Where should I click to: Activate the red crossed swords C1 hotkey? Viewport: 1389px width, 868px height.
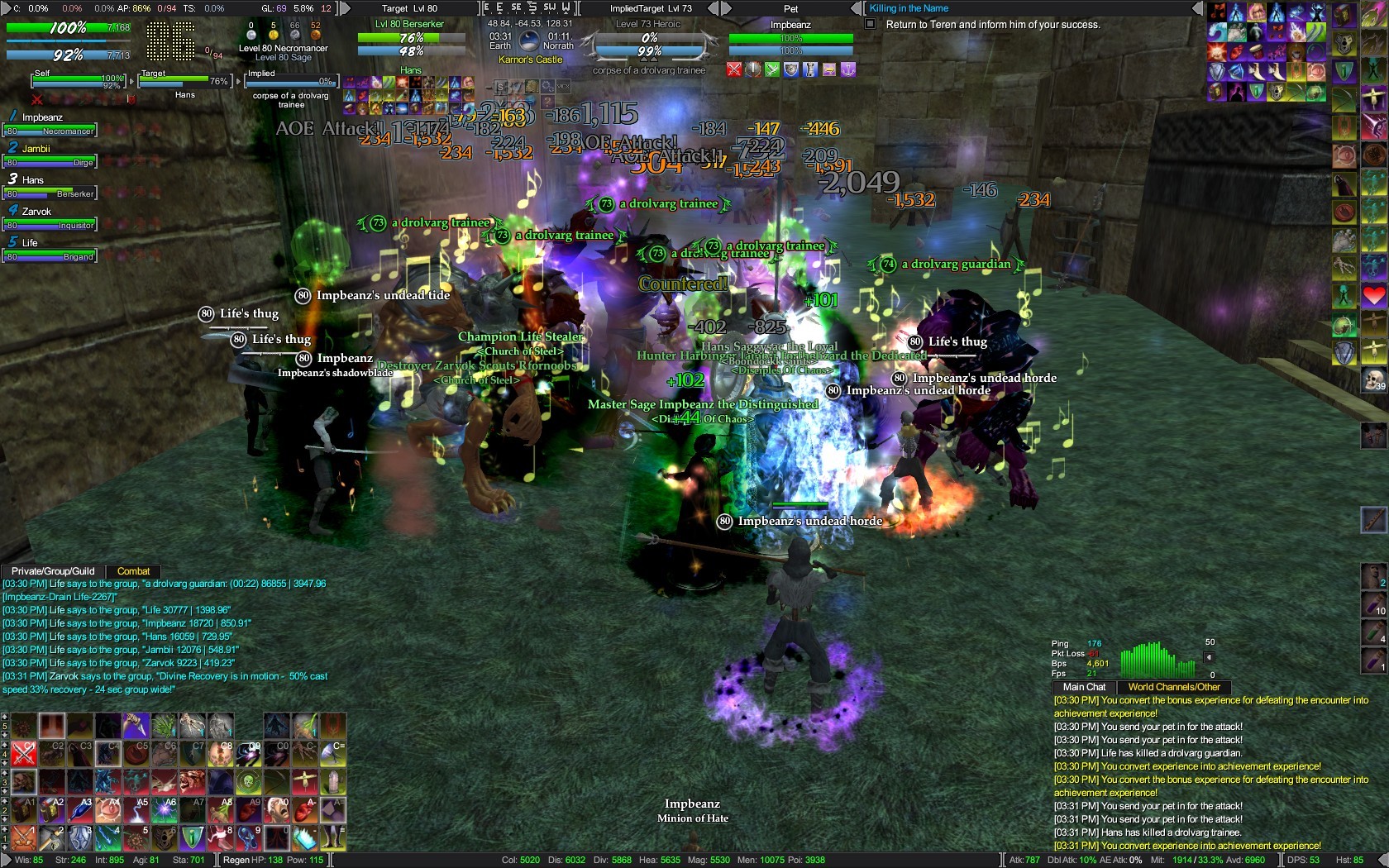coord(24,753)
